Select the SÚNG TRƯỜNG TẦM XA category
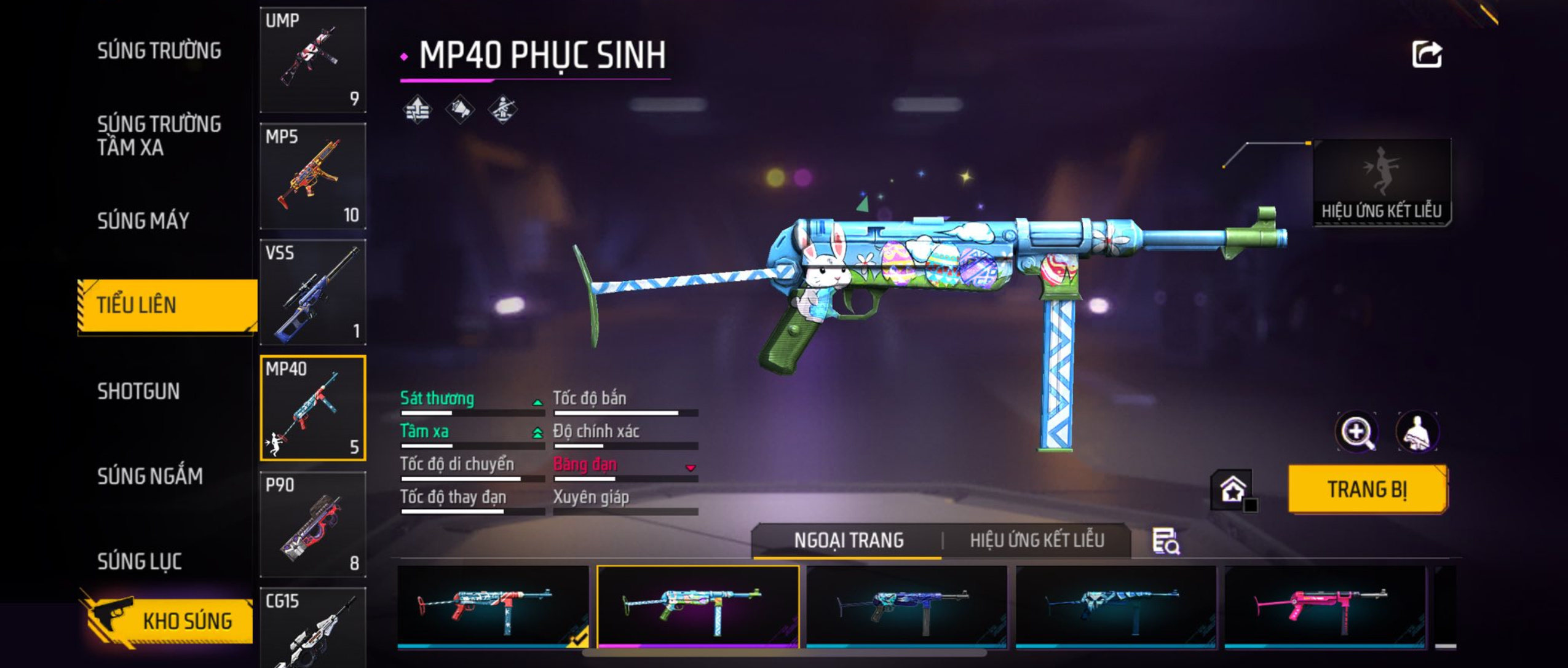Viewport: 1568px width, 668px height. point(159,136)
